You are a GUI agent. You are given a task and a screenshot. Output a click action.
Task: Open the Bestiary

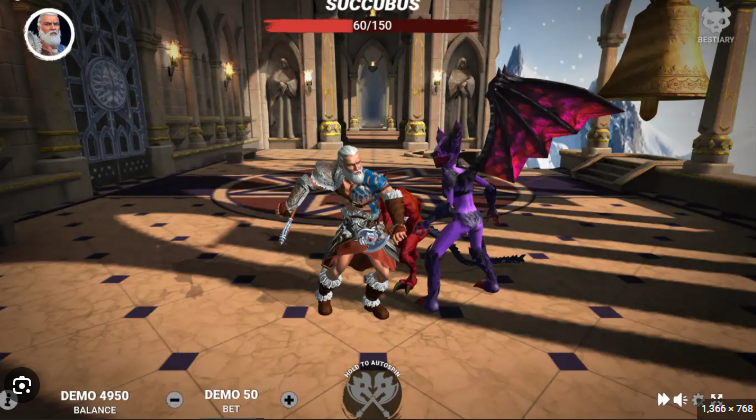click(x=716, y=24)
